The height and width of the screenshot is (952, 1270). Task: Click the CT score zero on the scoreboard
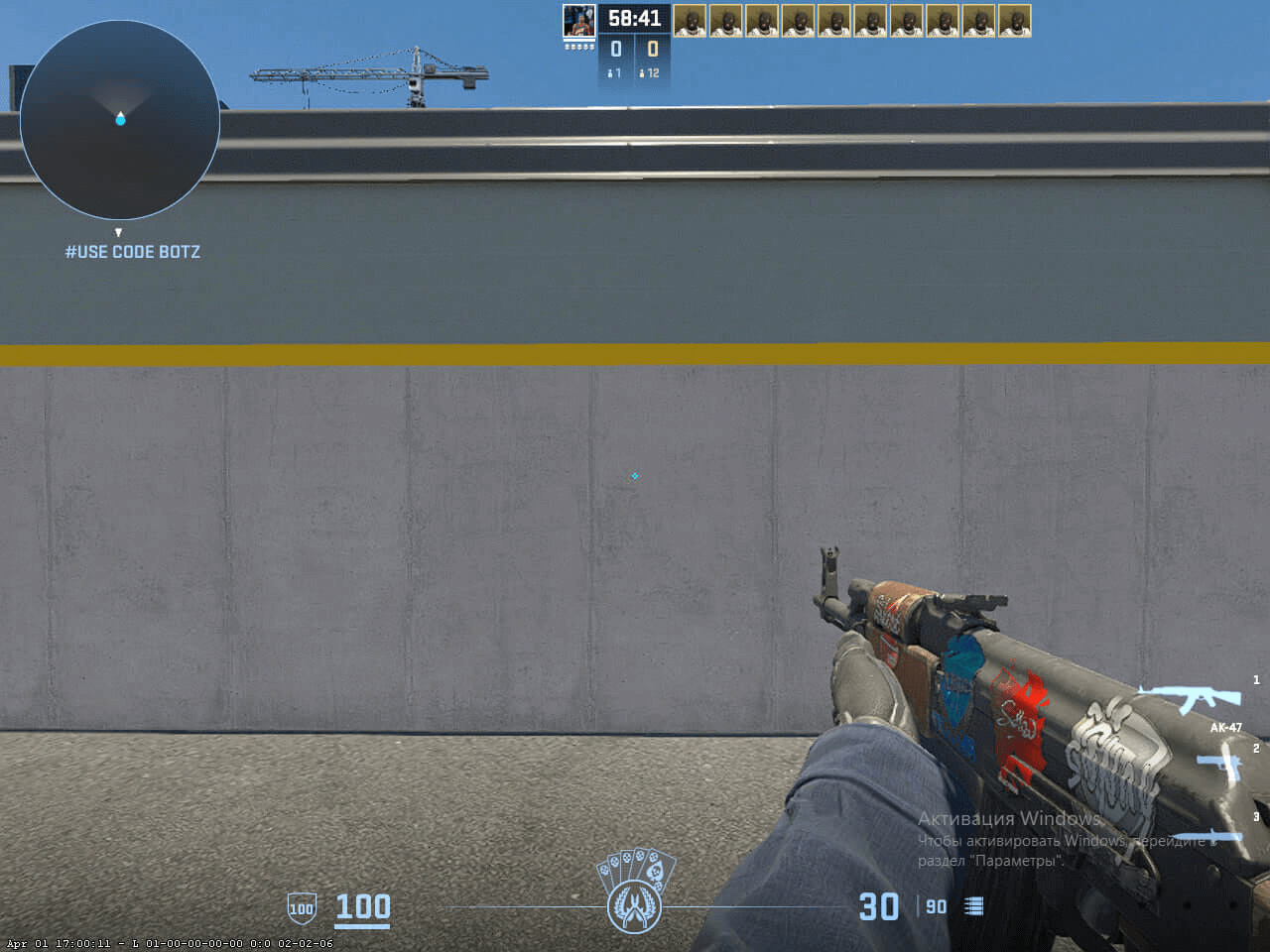click(615, 47)
